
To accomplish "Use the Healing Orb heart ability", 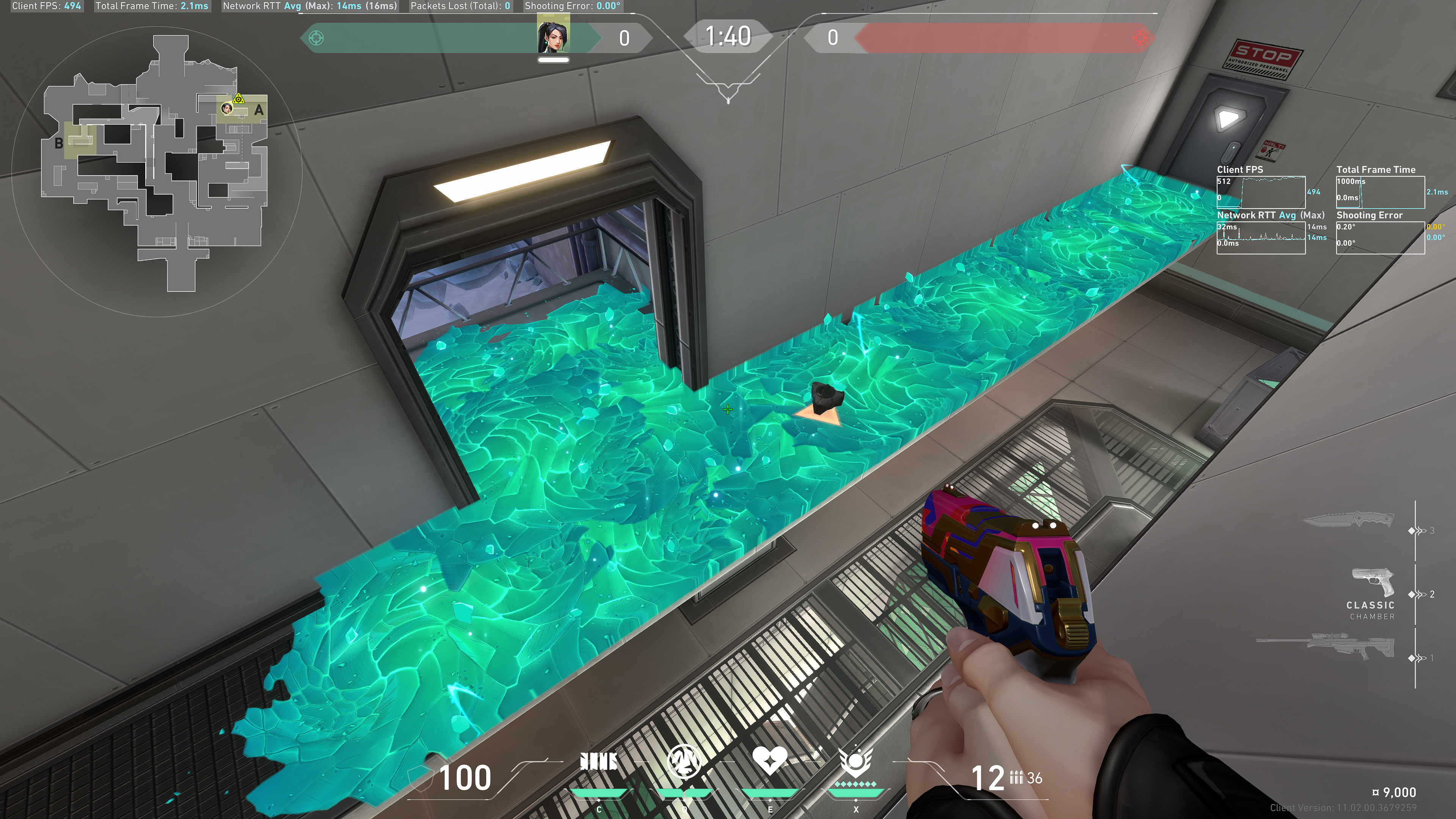I will coord(769,761).
